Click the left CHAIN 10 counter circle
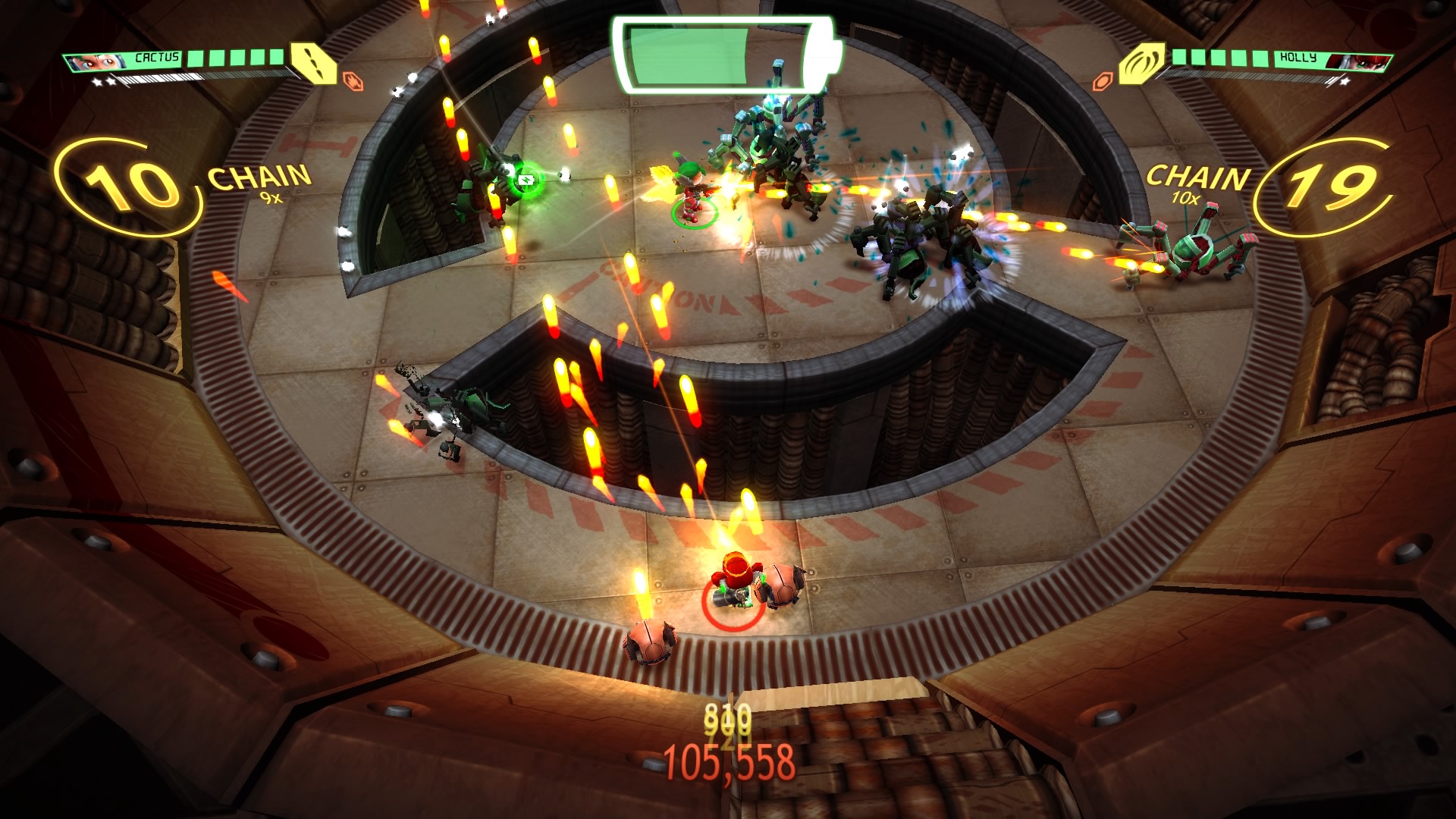This screenshot has width=1456, height=819. tap(127, 184)
